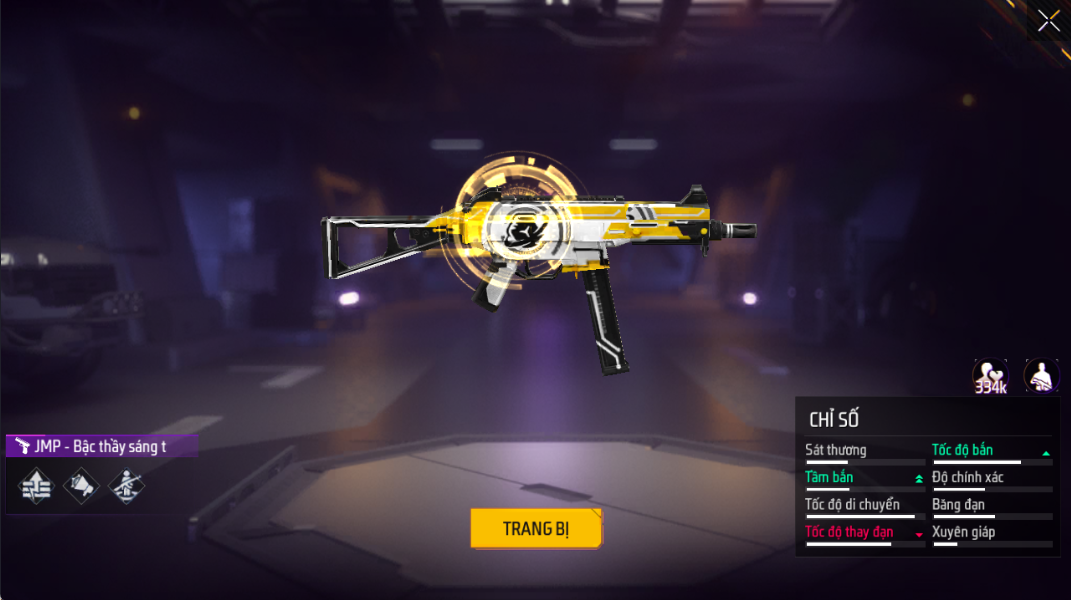
Task: Open the character holding weapon preview icon
Action: tap(1041, 376)
